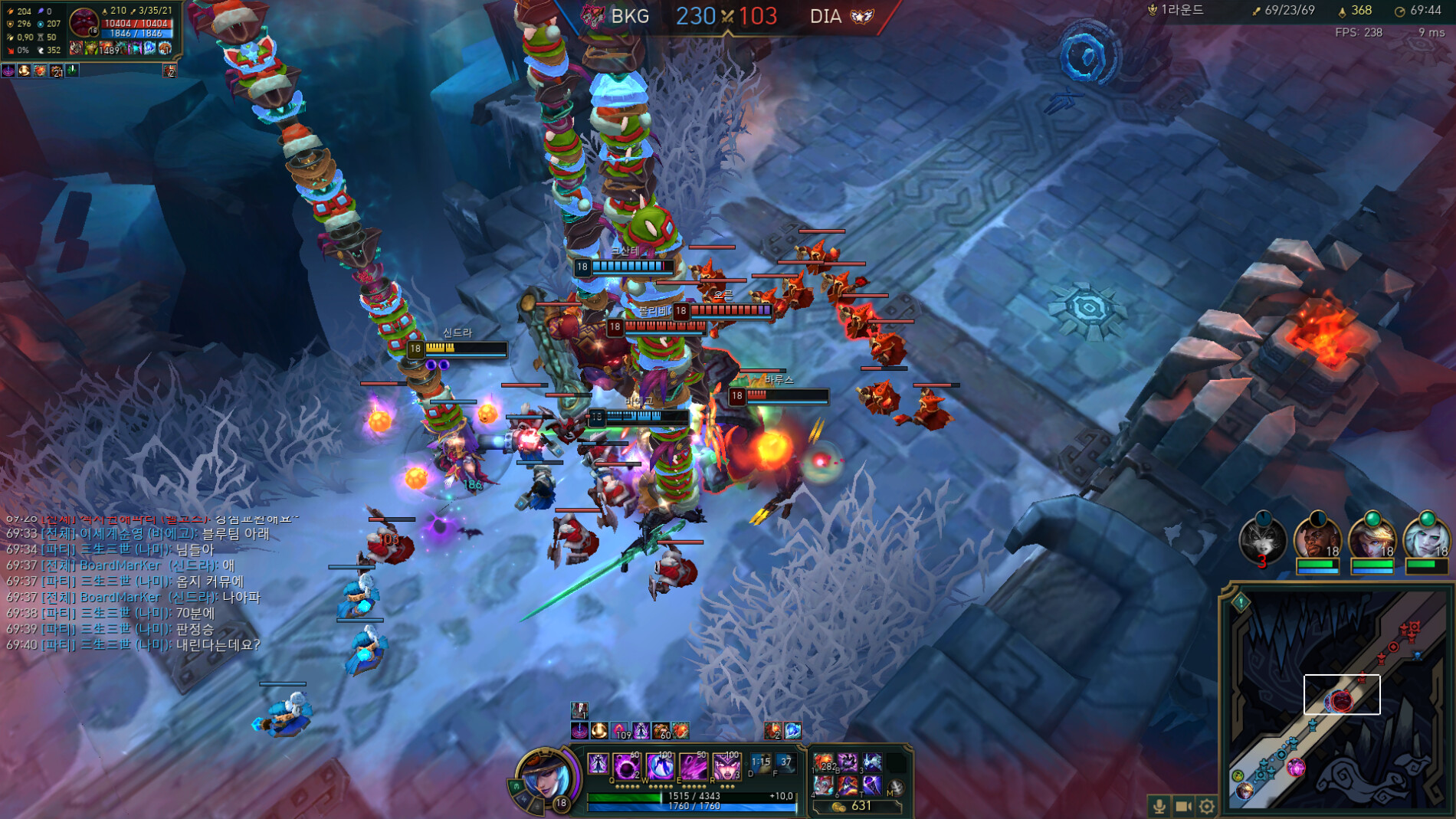Use Scatter the Weak E ability
1456x819 pixels.
694,765
